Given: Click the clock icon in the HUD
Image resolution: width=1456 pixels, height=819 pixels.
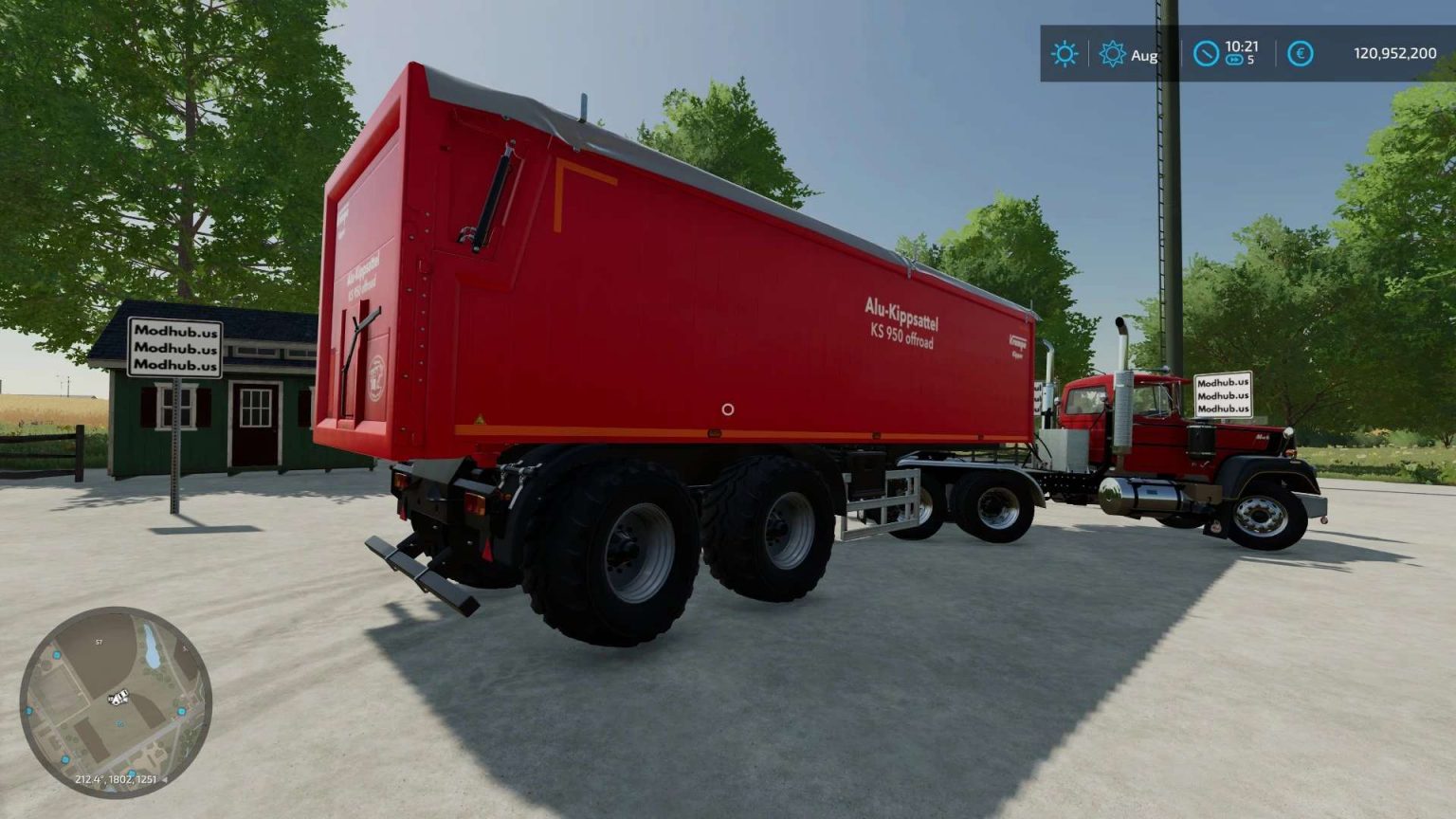Looking at the screenshot, I should [1206, 55].
